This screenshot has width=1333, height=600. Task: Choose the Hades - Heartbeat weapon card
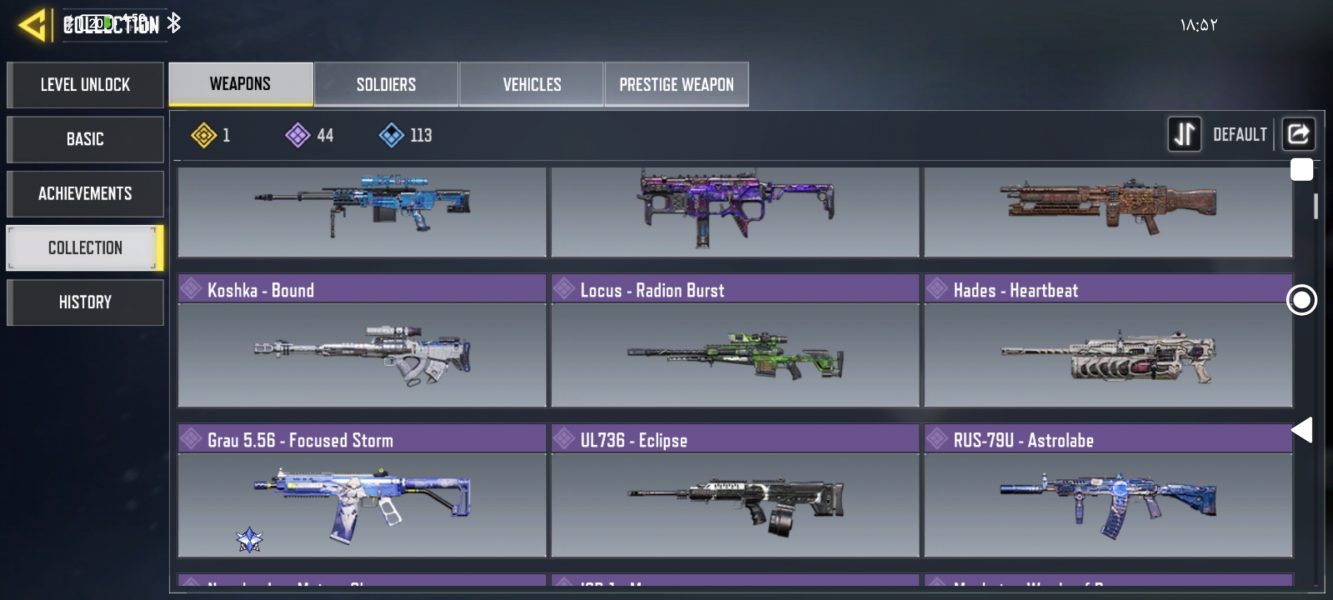pyautogui.click(x=1108, y=341)
